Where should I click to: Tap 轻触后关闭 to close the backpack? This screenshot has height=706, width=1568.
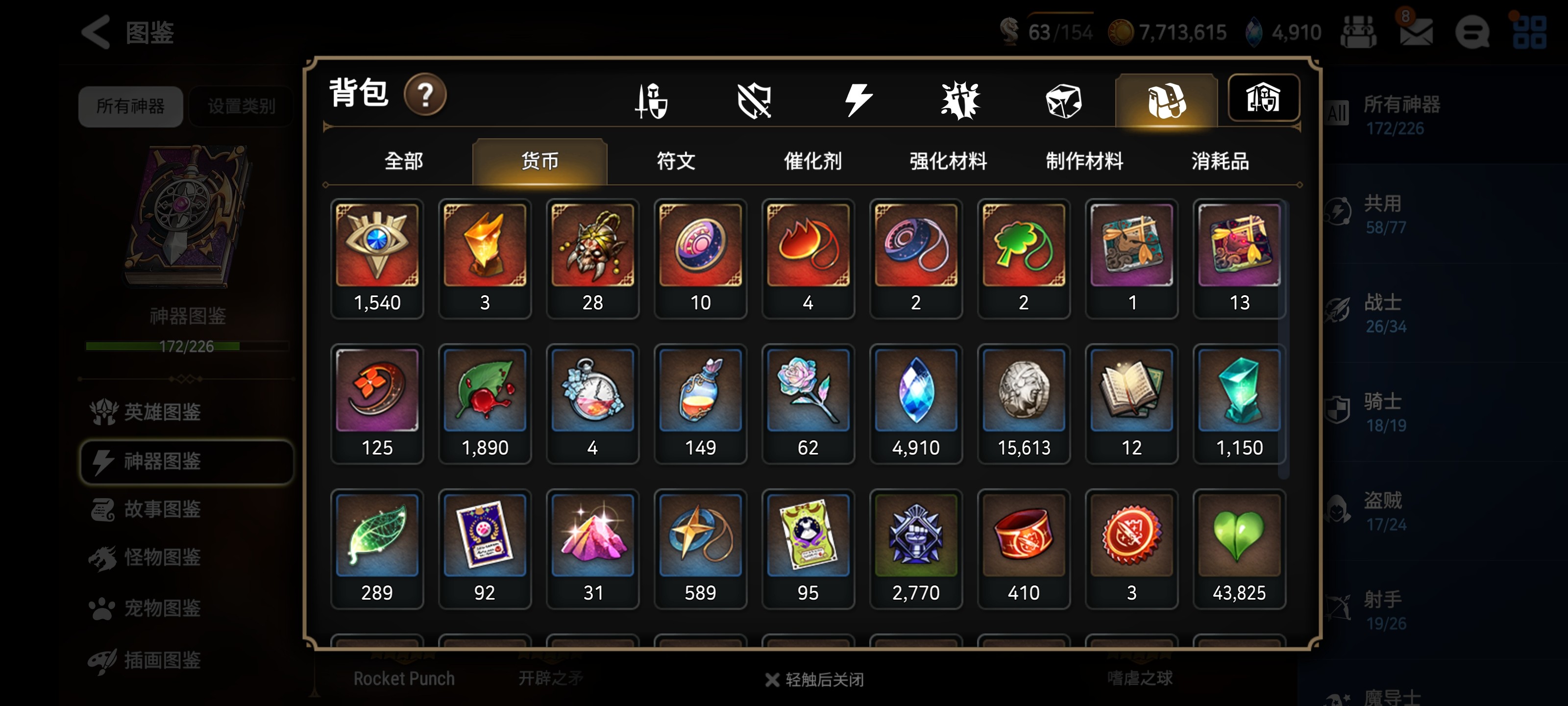point(814,679)
